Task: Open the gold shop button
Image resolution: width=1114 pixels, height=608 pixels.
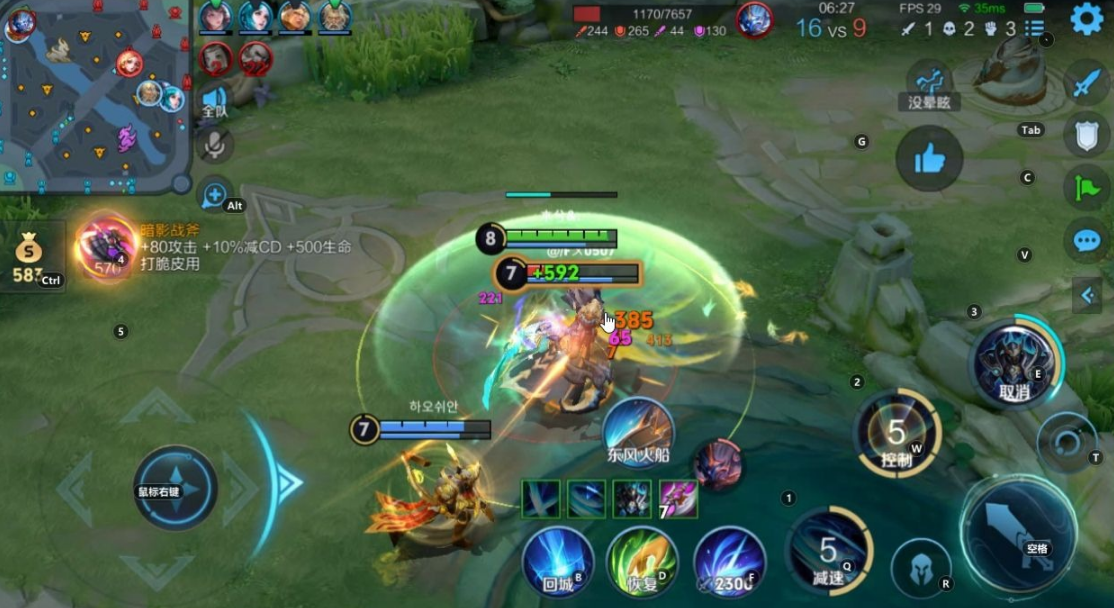Action: [x=30, y=257]
